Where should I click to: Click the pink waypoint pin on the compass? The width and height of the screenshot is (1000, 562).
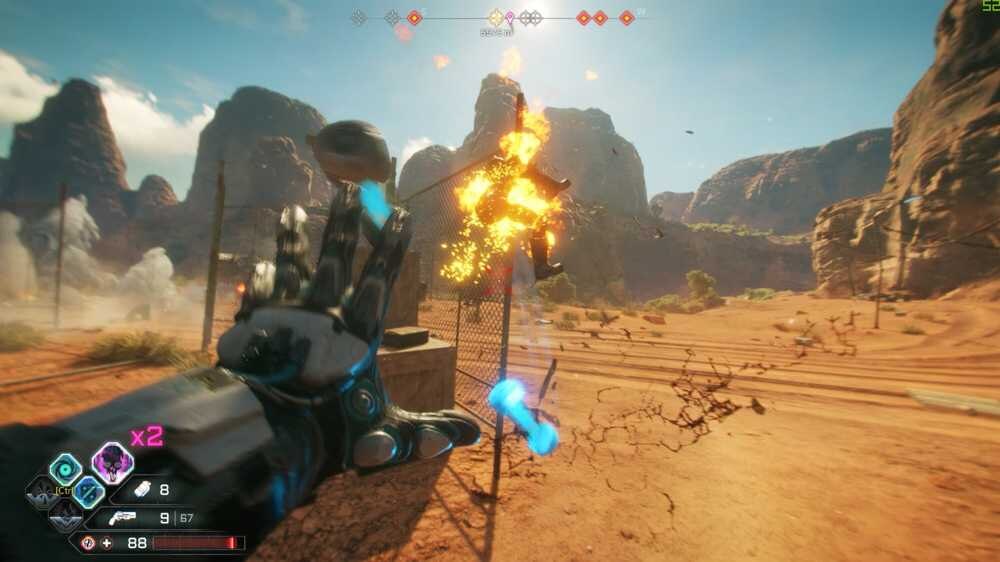tap(509, 18)
